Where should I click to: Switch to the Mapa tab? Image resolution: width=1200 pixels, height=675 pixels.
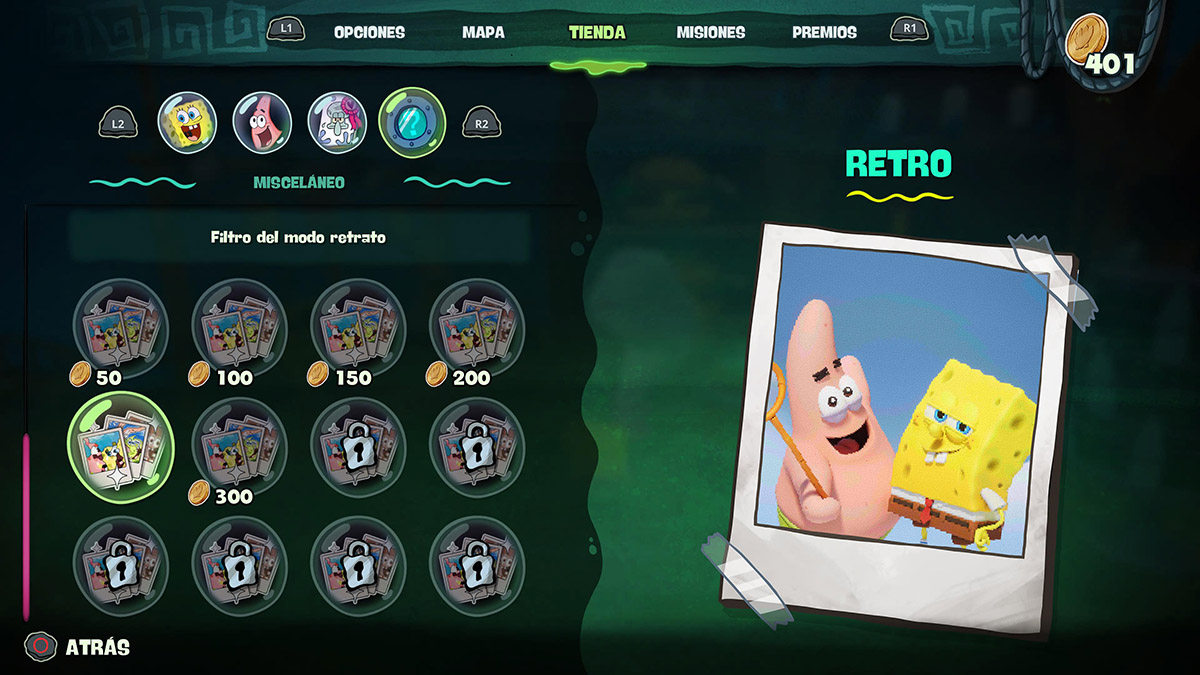point(483,32)
